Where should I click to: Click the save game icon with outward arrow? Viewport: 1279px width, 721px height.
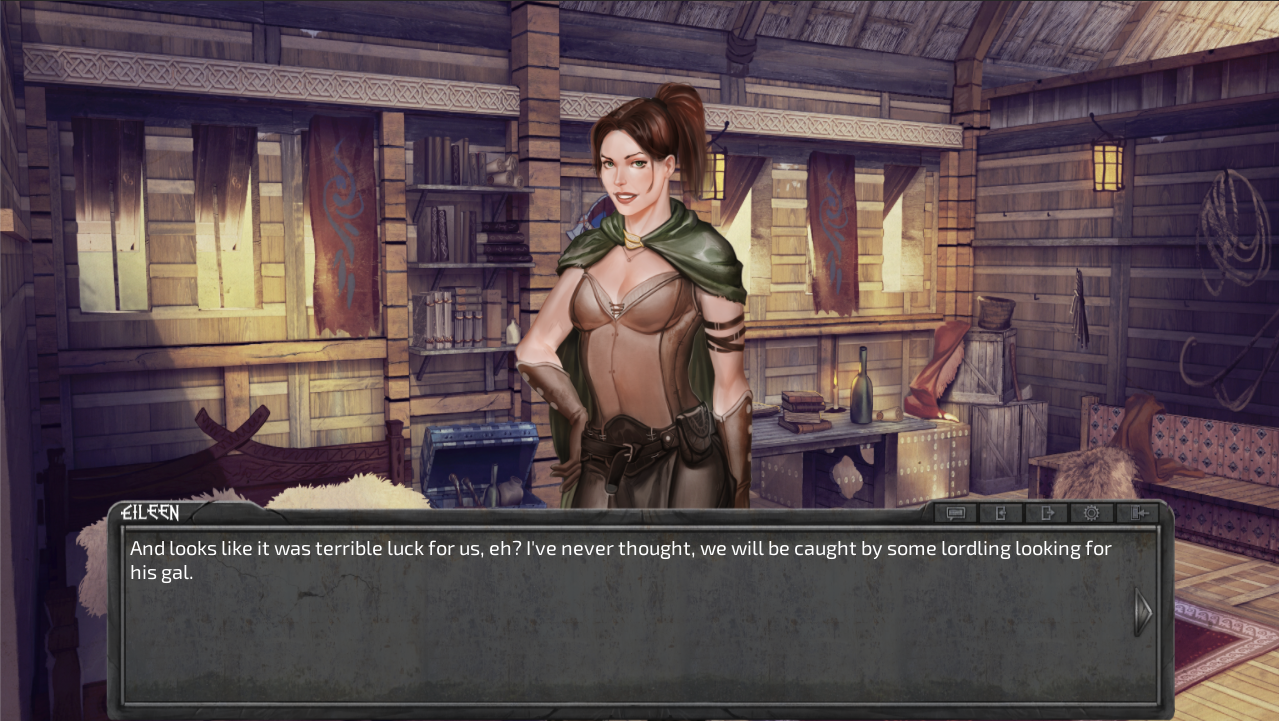point(1047,513)
